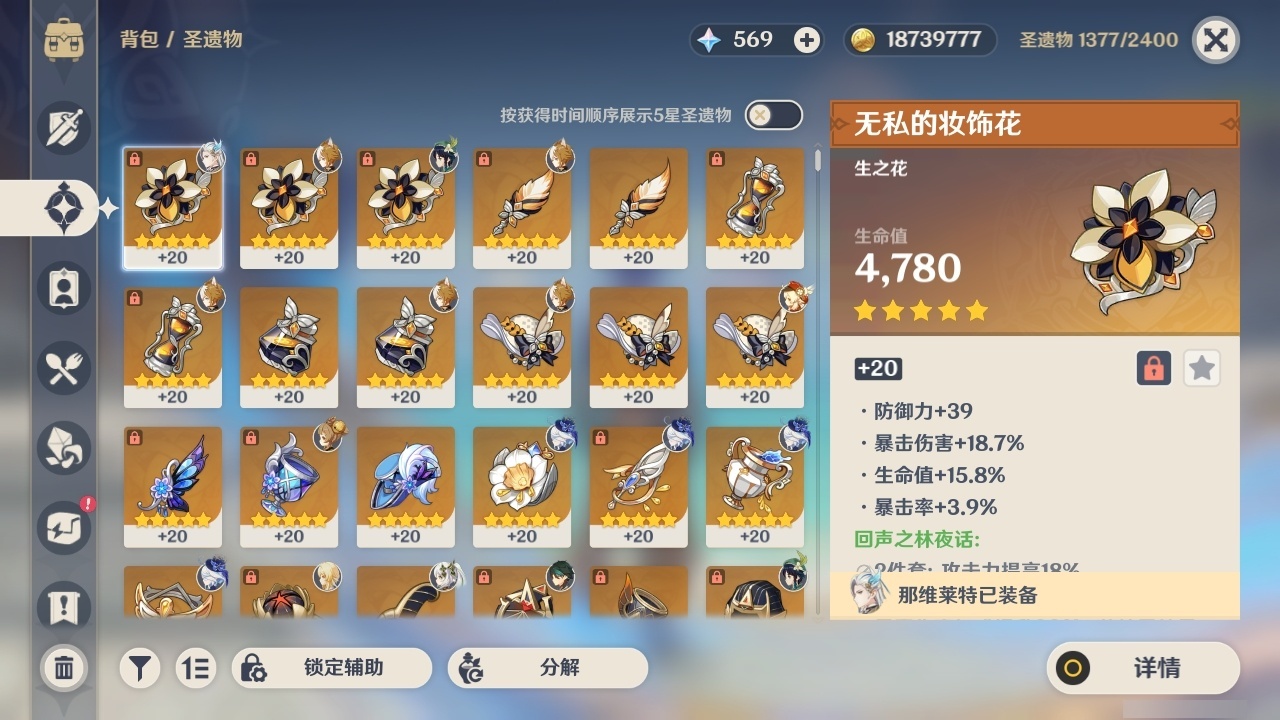Select the character card category icon in sidebar
The height and width of the screenshot is (720, 1280).
coord(63,288)
